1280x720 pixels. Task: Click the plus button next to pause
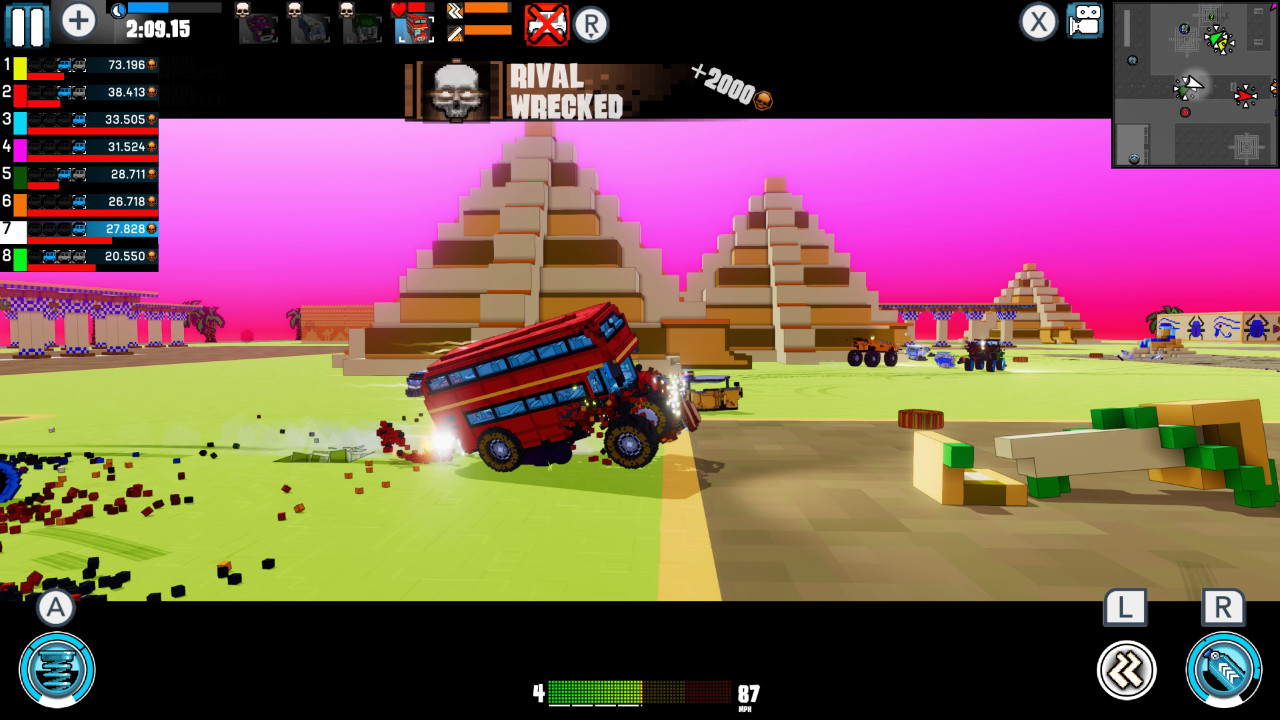coord(77,20)
